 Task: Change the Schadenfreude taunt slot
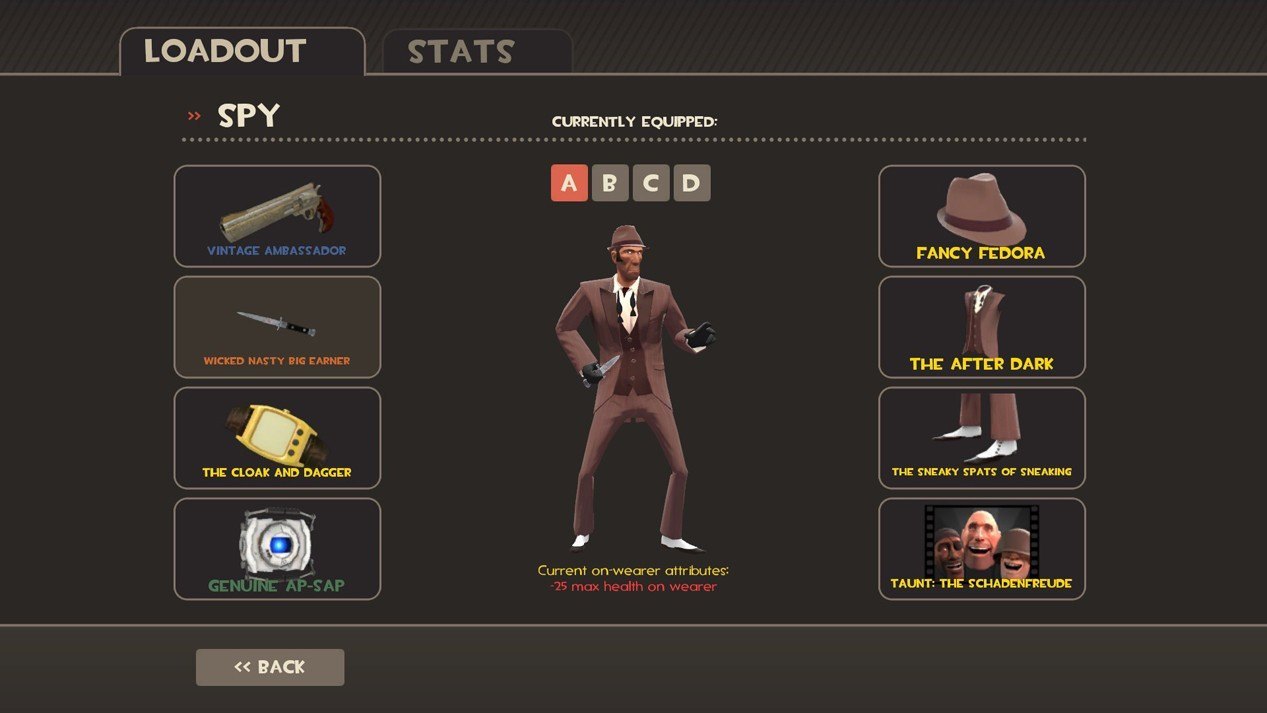(981, 549)
